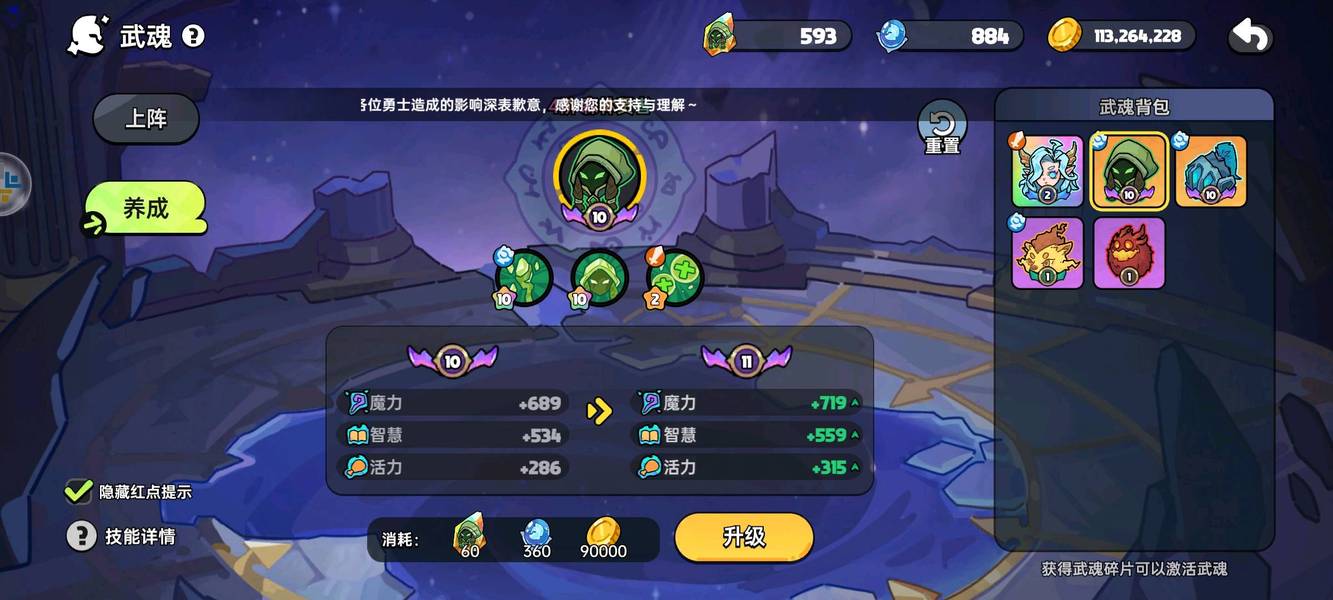
Task: Select the 养成 tab
Action: tap(146, 209)
